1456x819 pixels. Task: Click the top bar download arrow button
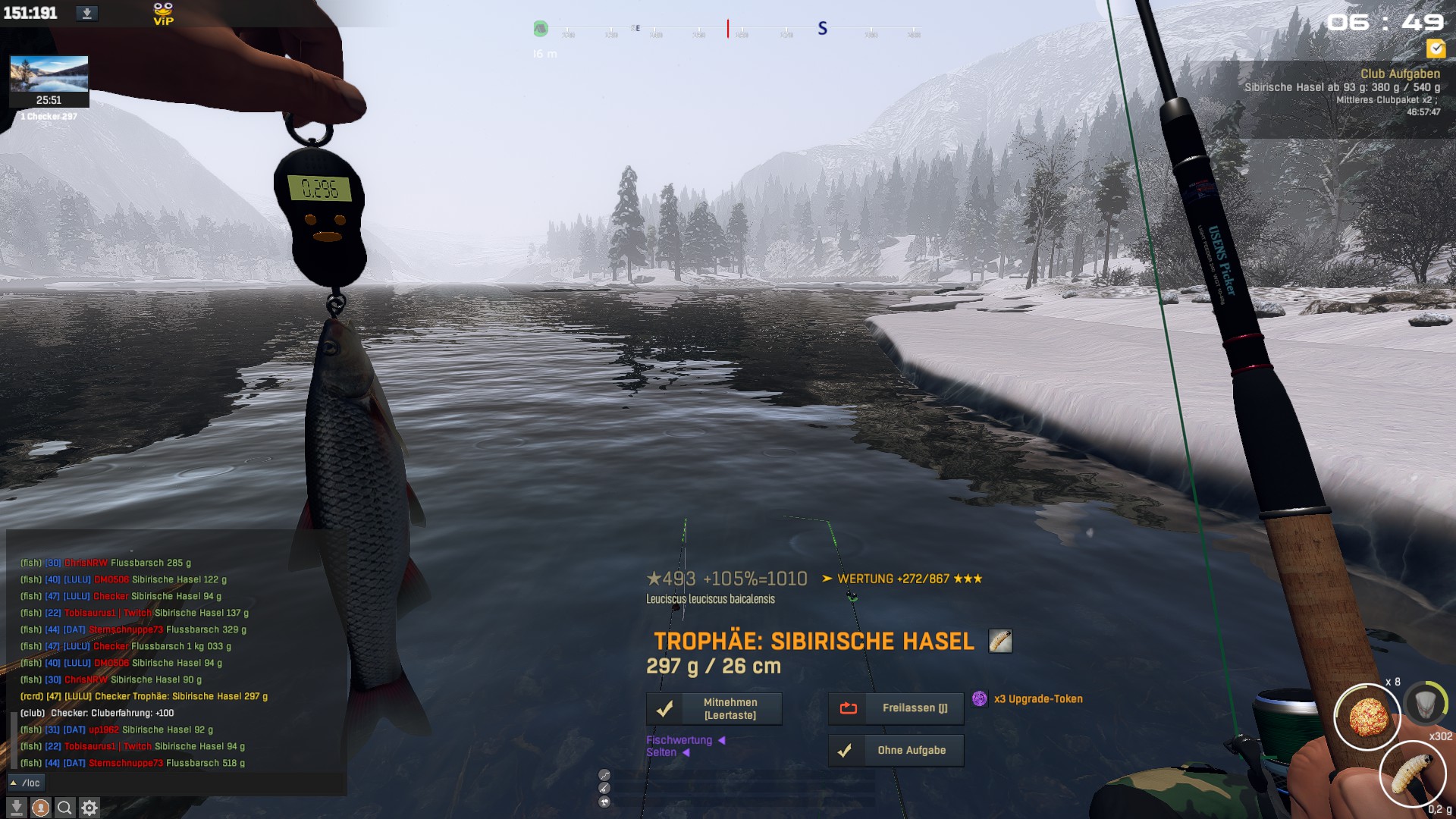[86, 13]
